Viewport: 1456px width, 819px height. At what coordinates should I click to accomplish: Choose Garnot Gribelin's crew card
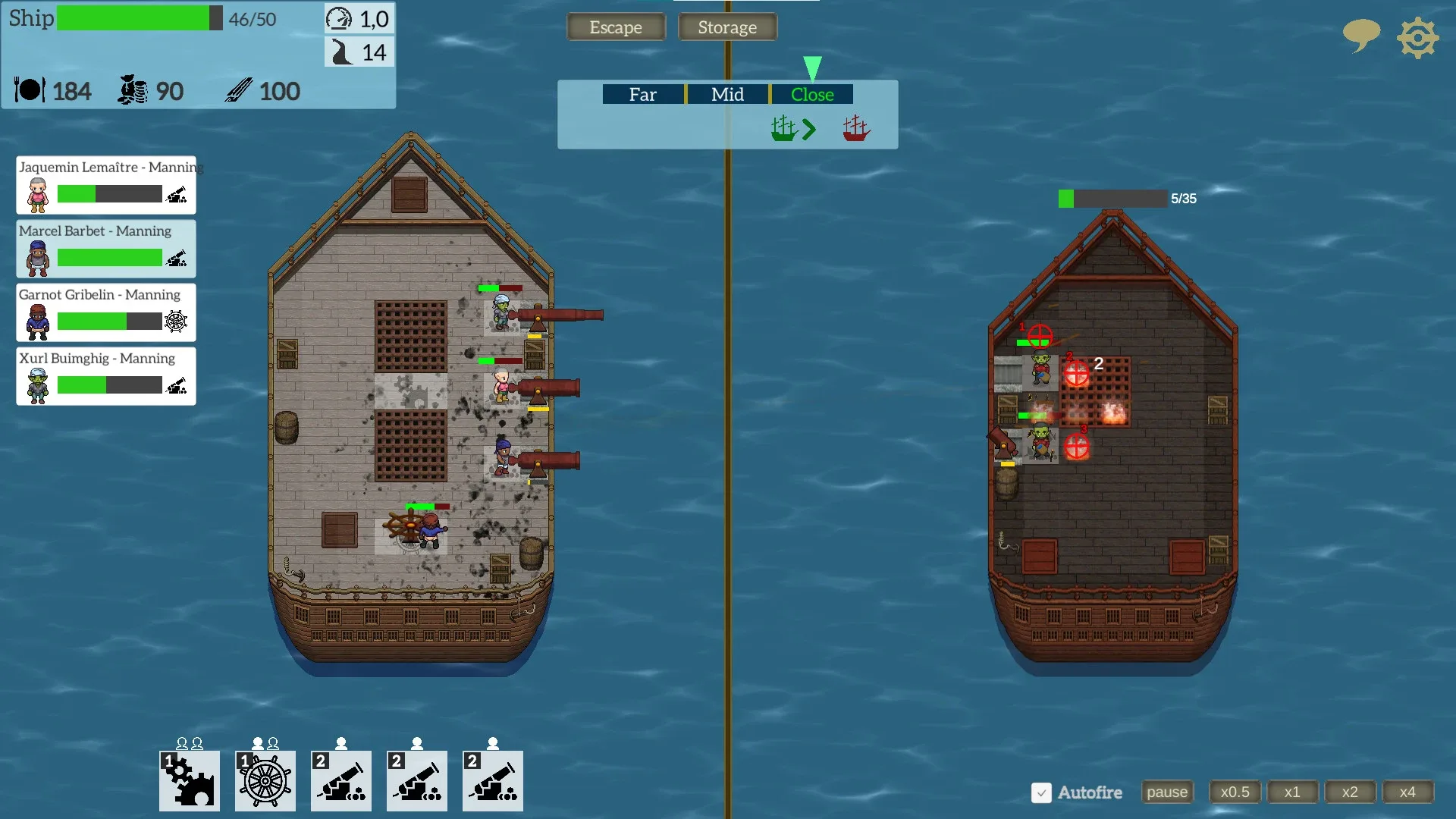(106, 312)
